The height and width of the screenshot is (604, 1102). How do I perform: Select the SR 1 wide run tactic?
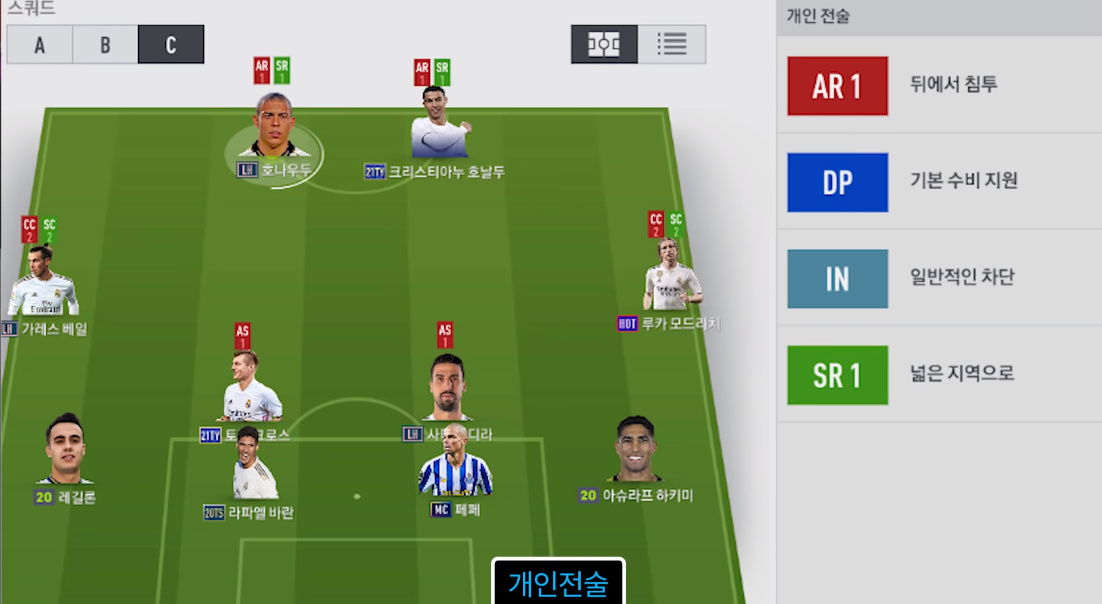[x=837, y=375]
